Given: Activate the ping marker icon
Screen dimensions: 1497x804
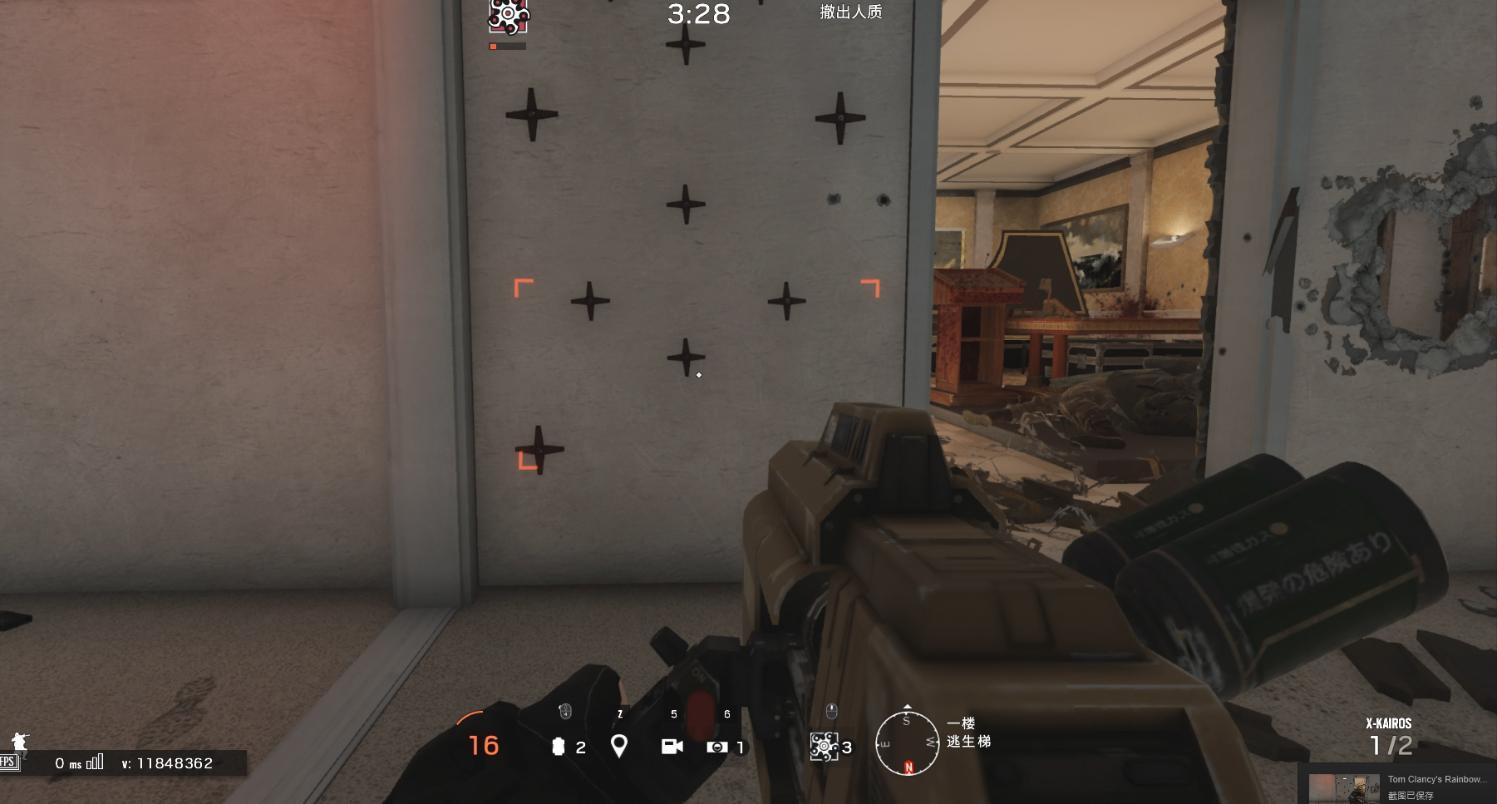Looking at the screenshot, I should (619, 746).
